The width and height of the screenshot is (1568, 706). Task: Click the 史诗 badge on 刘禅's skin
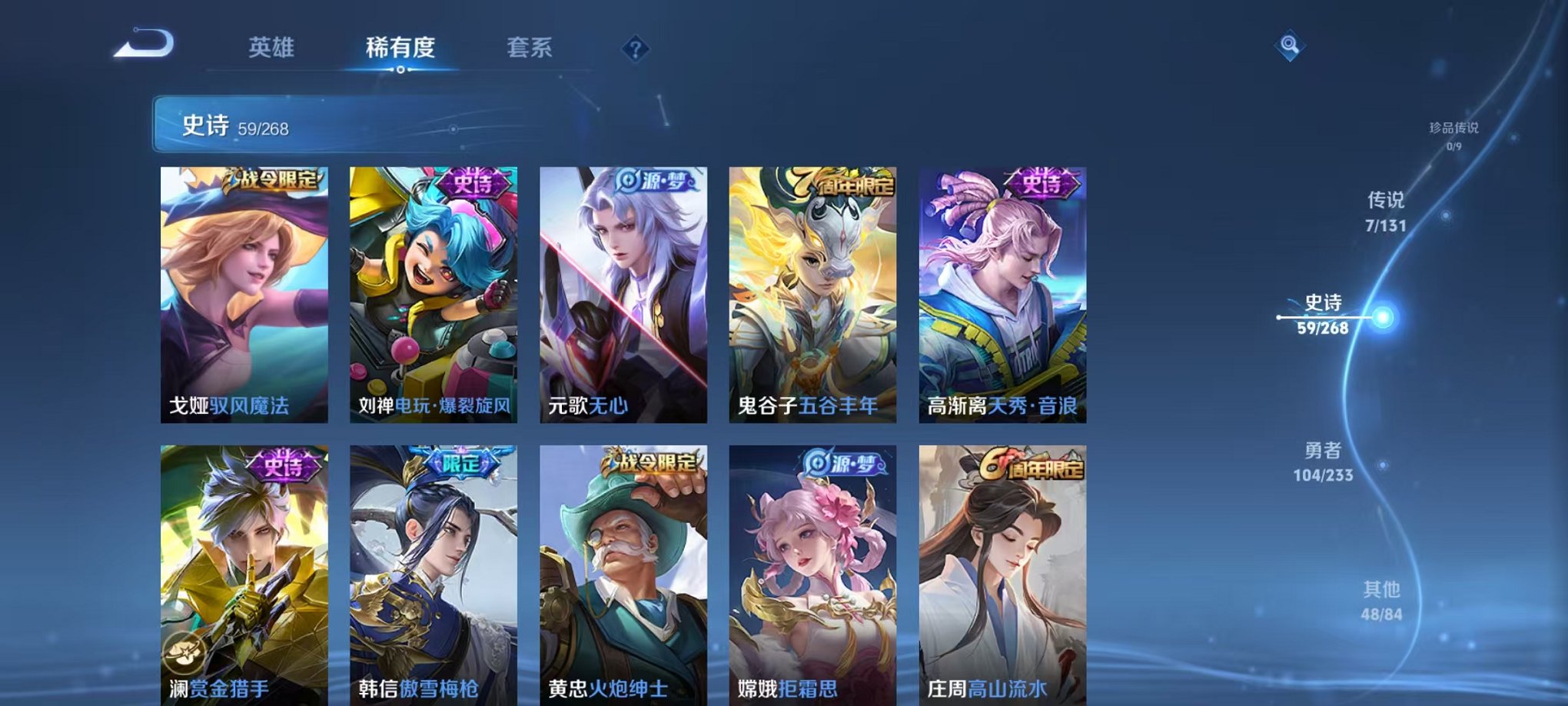click(x=474, y=182)
